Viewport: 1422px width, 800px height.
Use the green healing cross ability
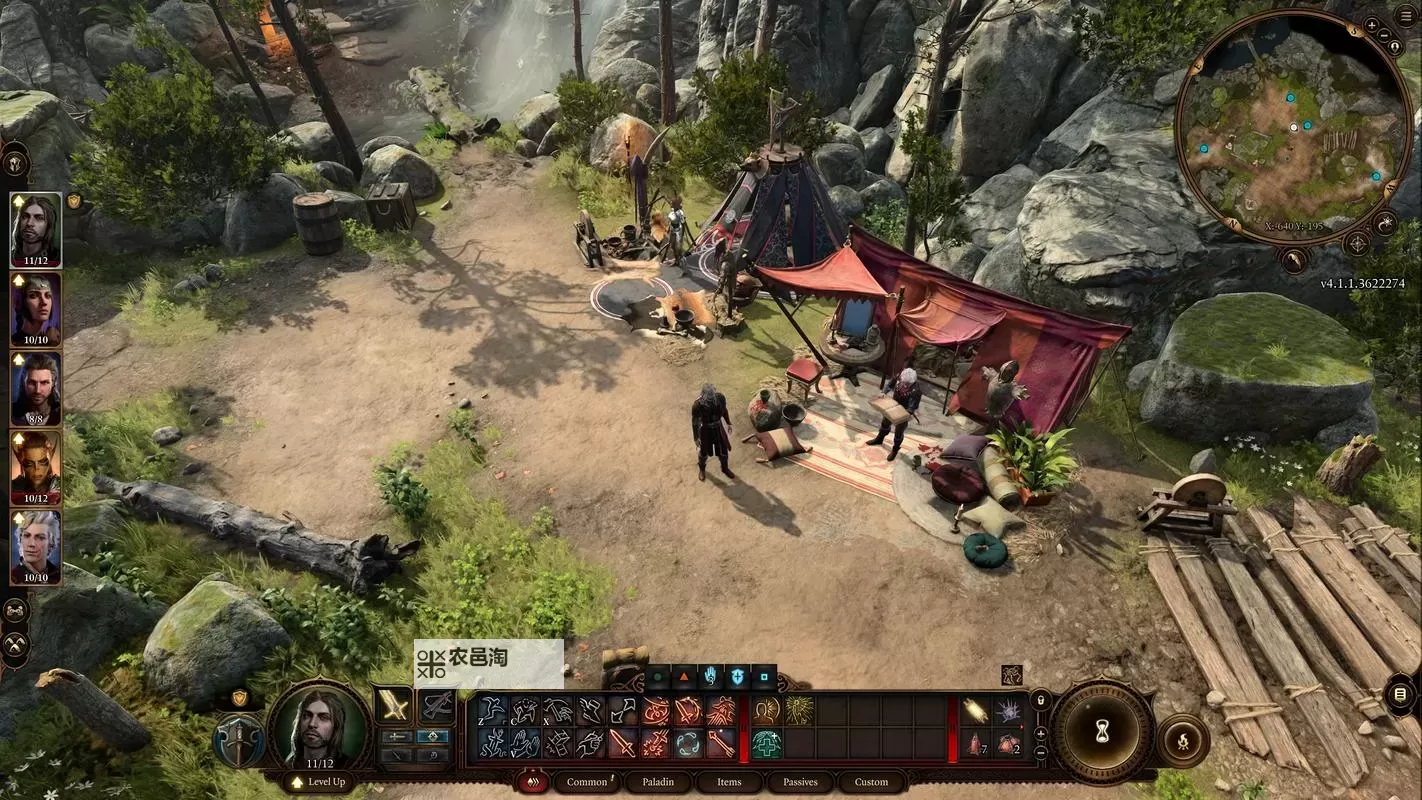click(767, 744)
